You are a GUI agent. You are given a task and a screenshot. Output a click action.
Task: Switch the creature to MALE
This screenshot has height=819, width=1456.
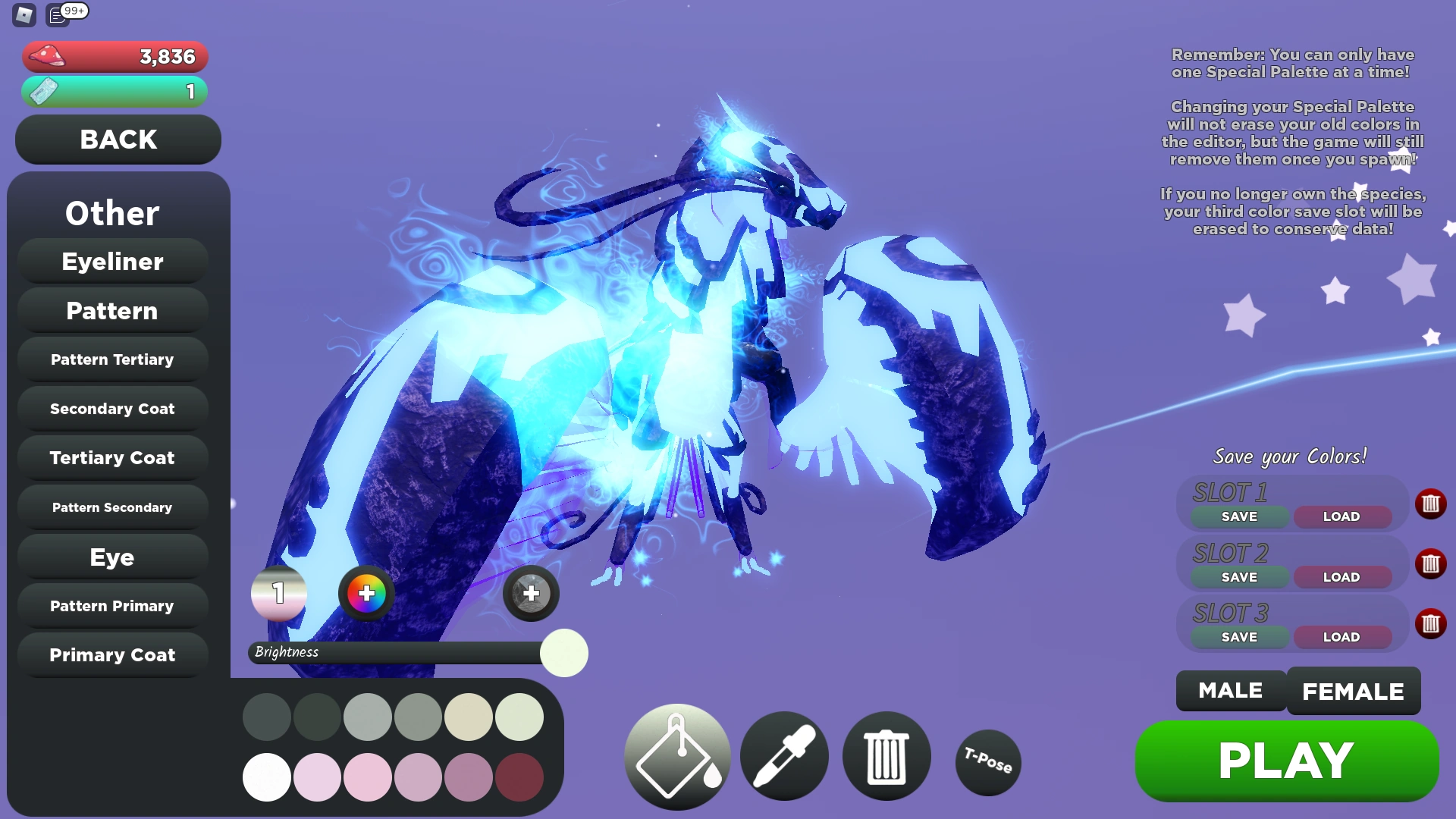[x=1230, y=691]
